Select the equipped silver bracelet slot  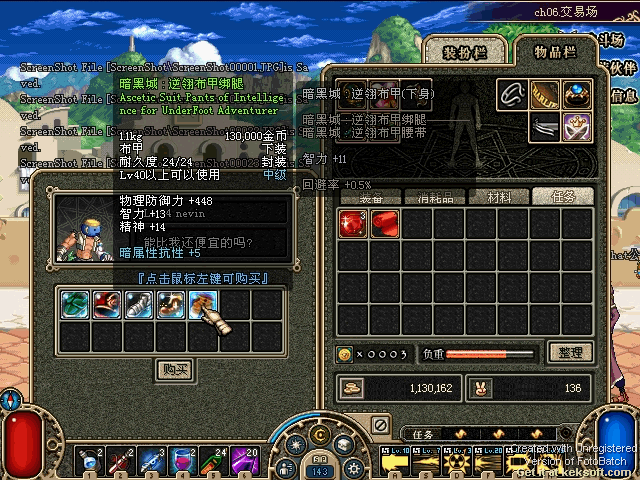[x=513, y=95]
